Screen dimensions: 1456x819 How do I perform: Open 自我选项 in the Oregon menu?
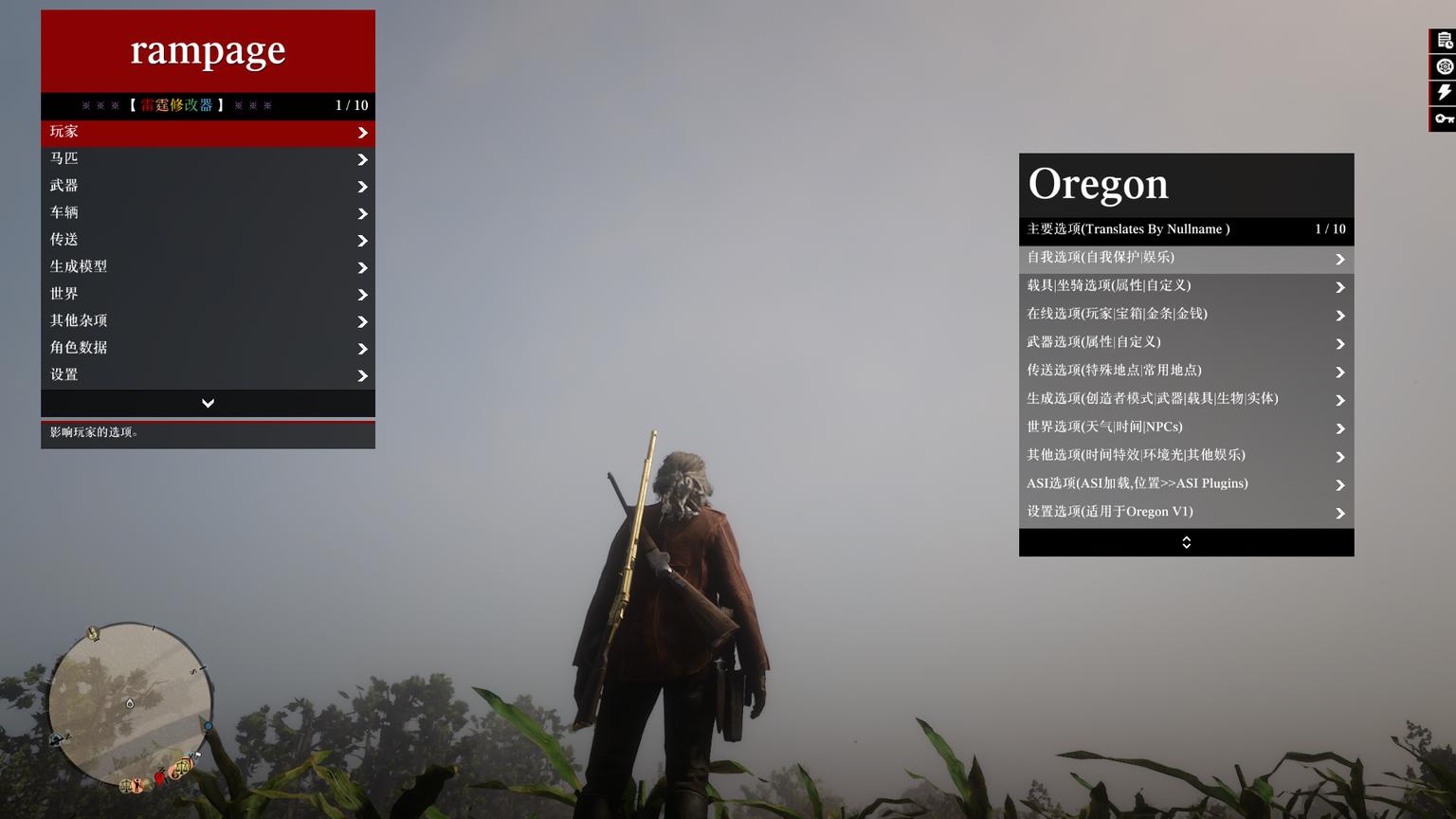[x=1186, y=258]
